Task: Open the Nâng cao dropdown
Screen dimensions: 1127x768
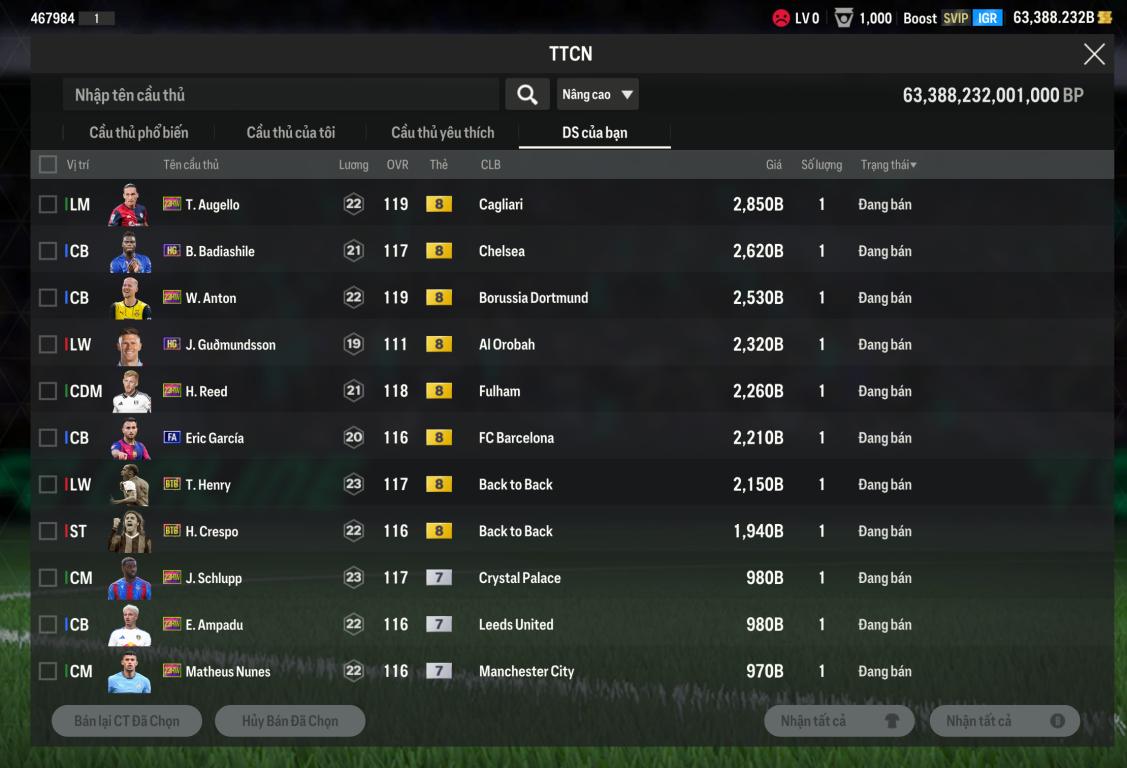Action: coord(597,95)
